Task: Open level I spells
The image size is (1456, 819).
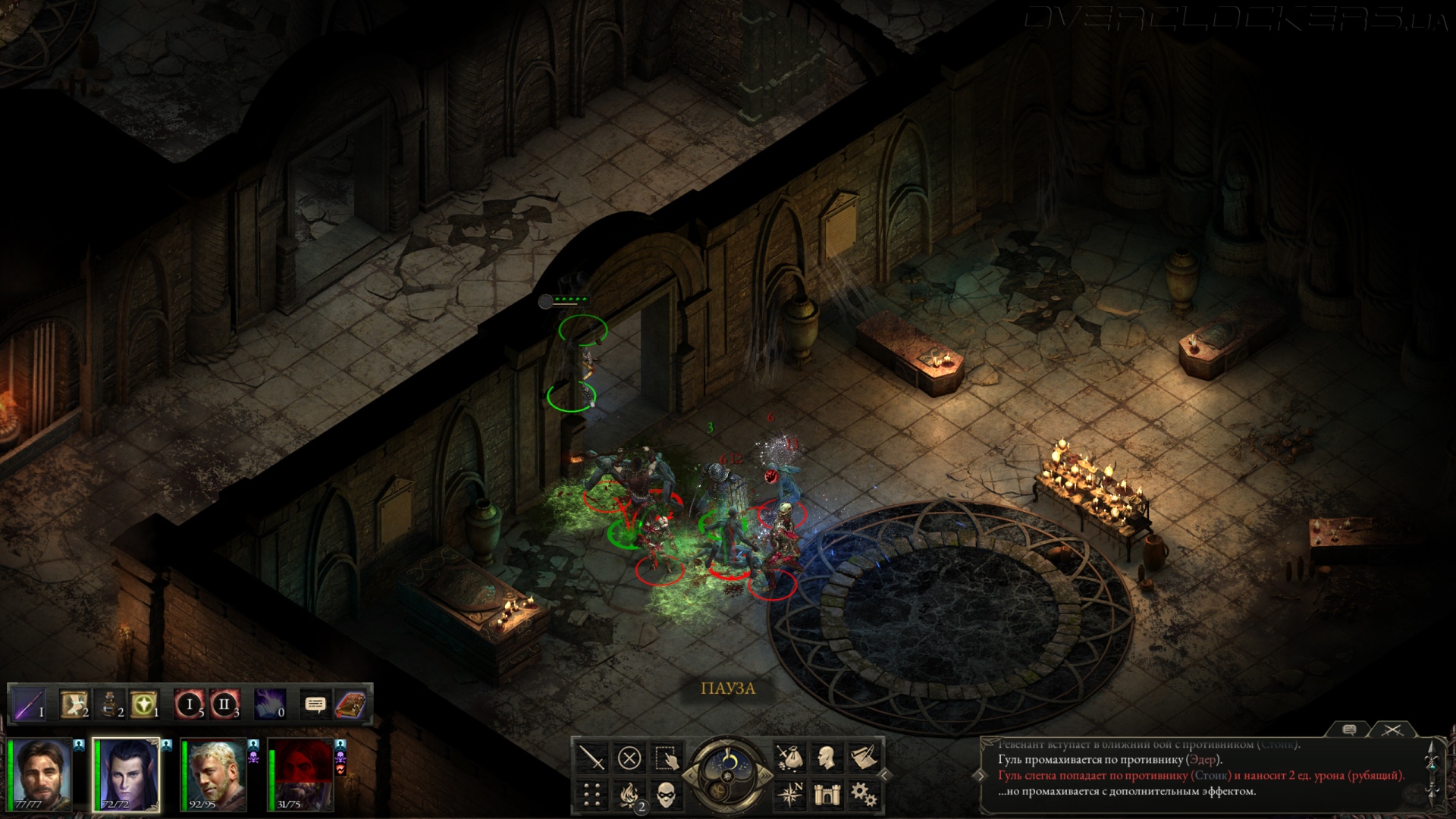Action: [x=190, y=704]
